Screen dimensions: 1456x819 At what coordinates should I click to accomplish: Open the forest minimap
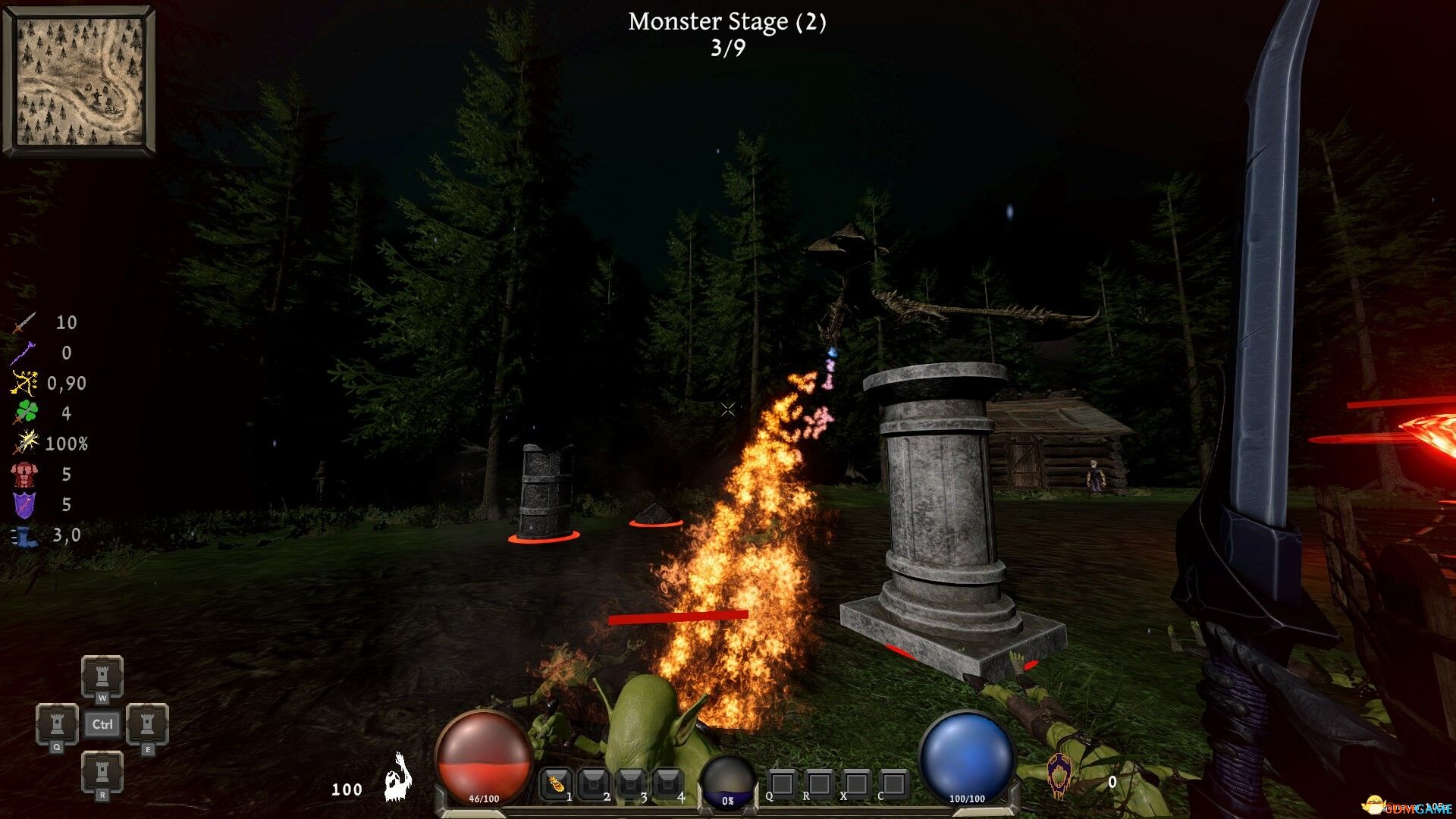pyautogui.click(x=80, y=80)
